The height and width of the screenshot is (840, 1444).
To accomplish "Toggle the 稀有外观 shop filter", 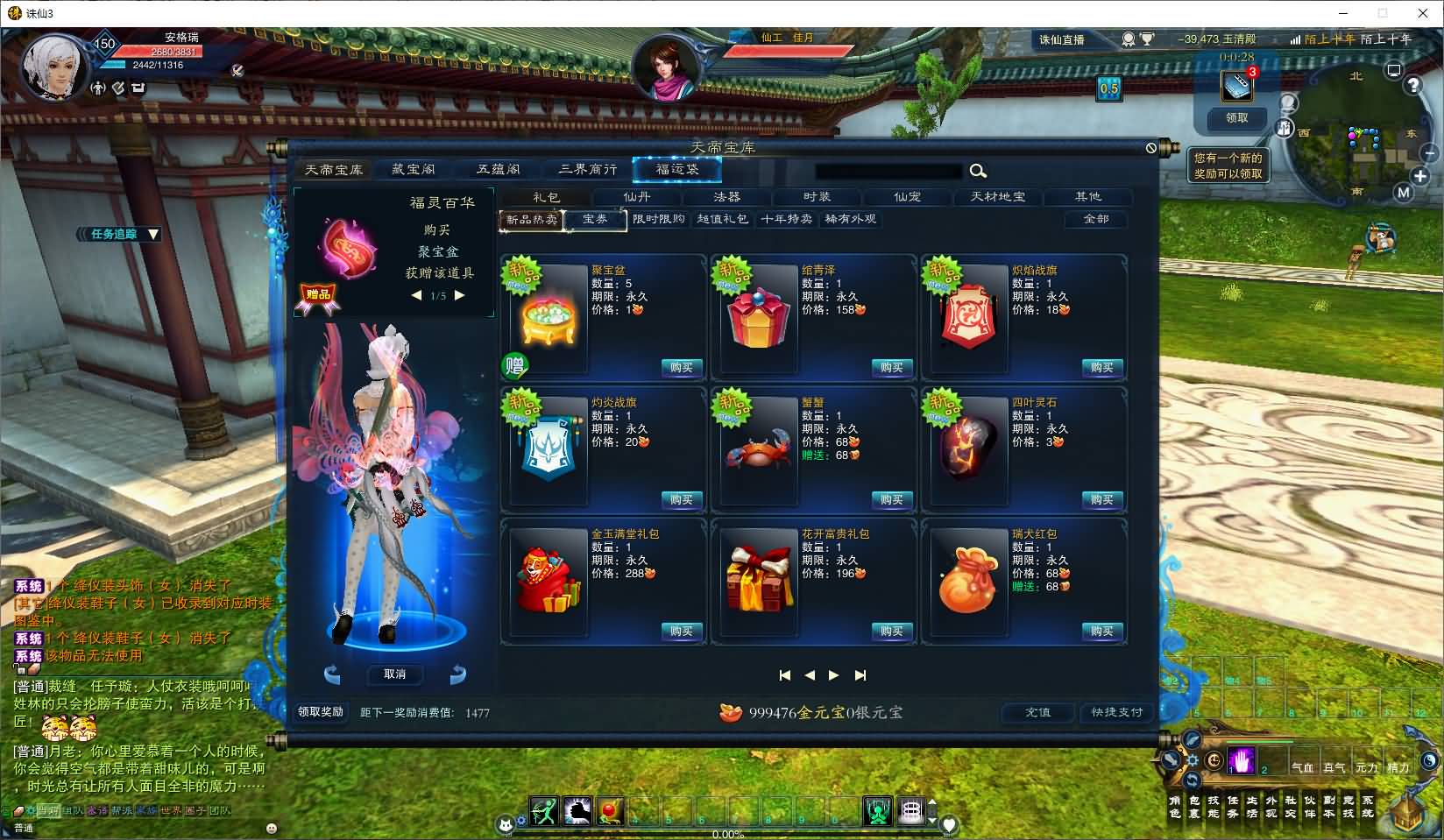I will click(x=852, y=221).
